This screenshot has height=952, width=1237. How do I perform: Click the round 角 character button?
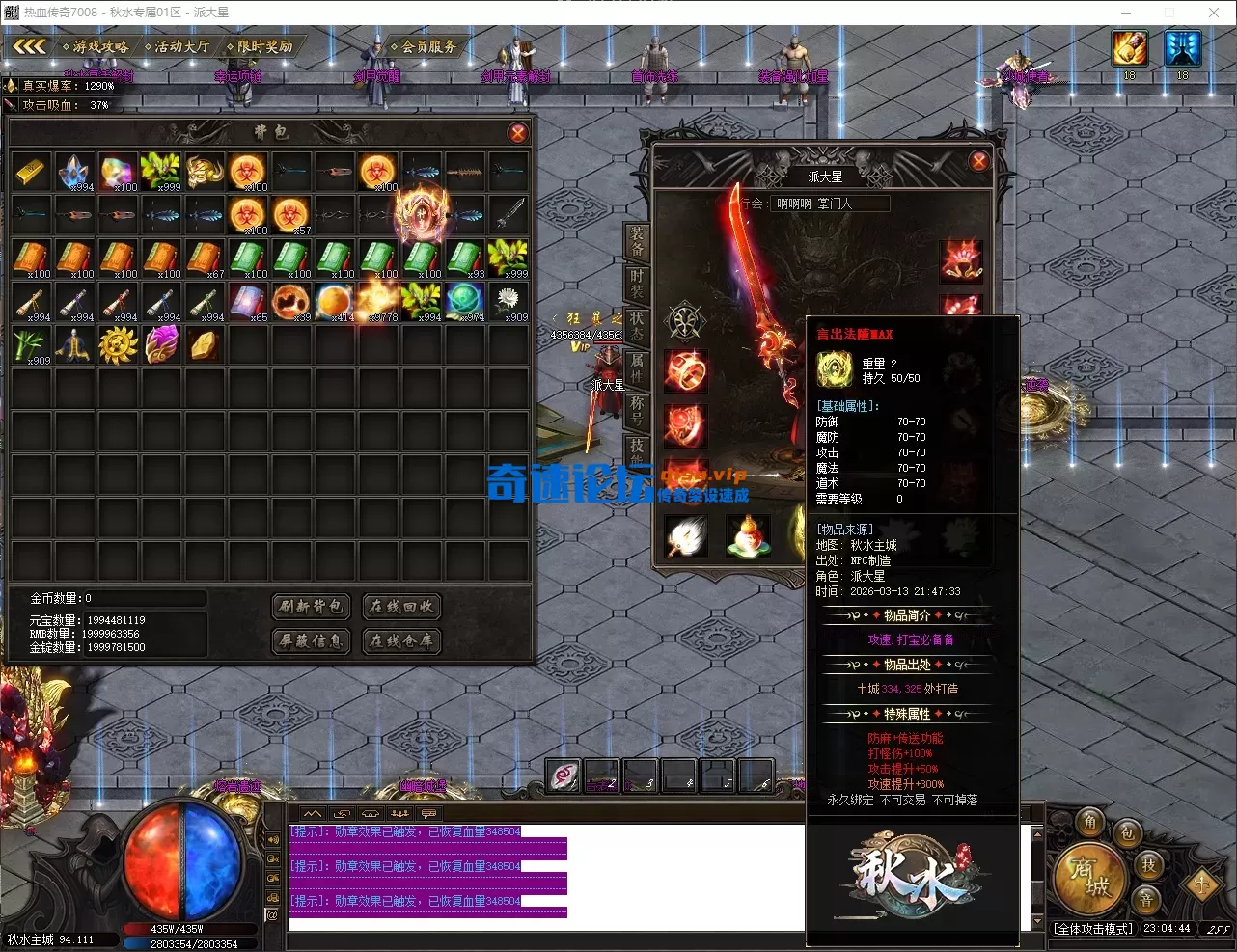1090,822
